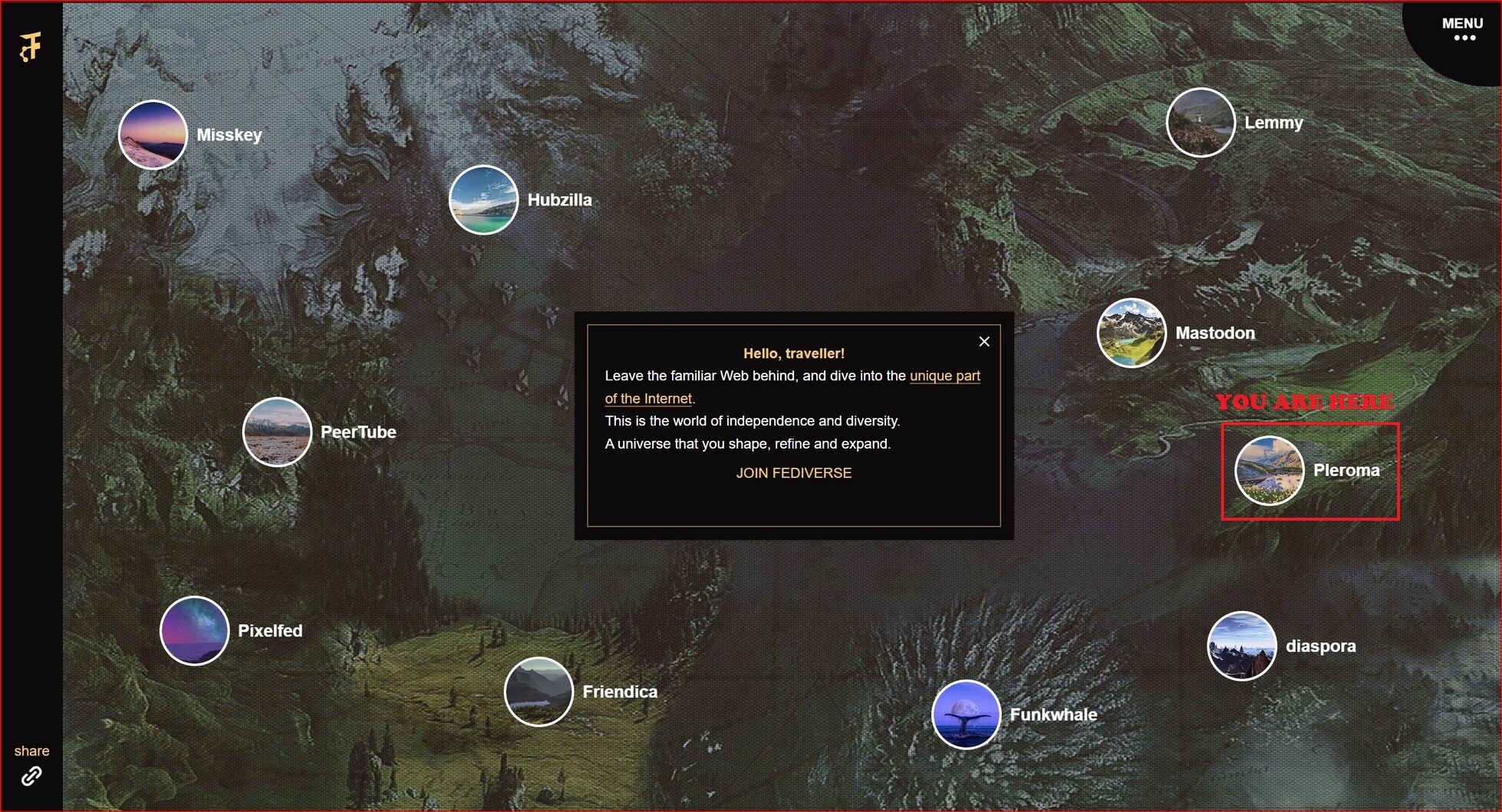Click the Fediverse logo in the sidebar

(31, 47)
